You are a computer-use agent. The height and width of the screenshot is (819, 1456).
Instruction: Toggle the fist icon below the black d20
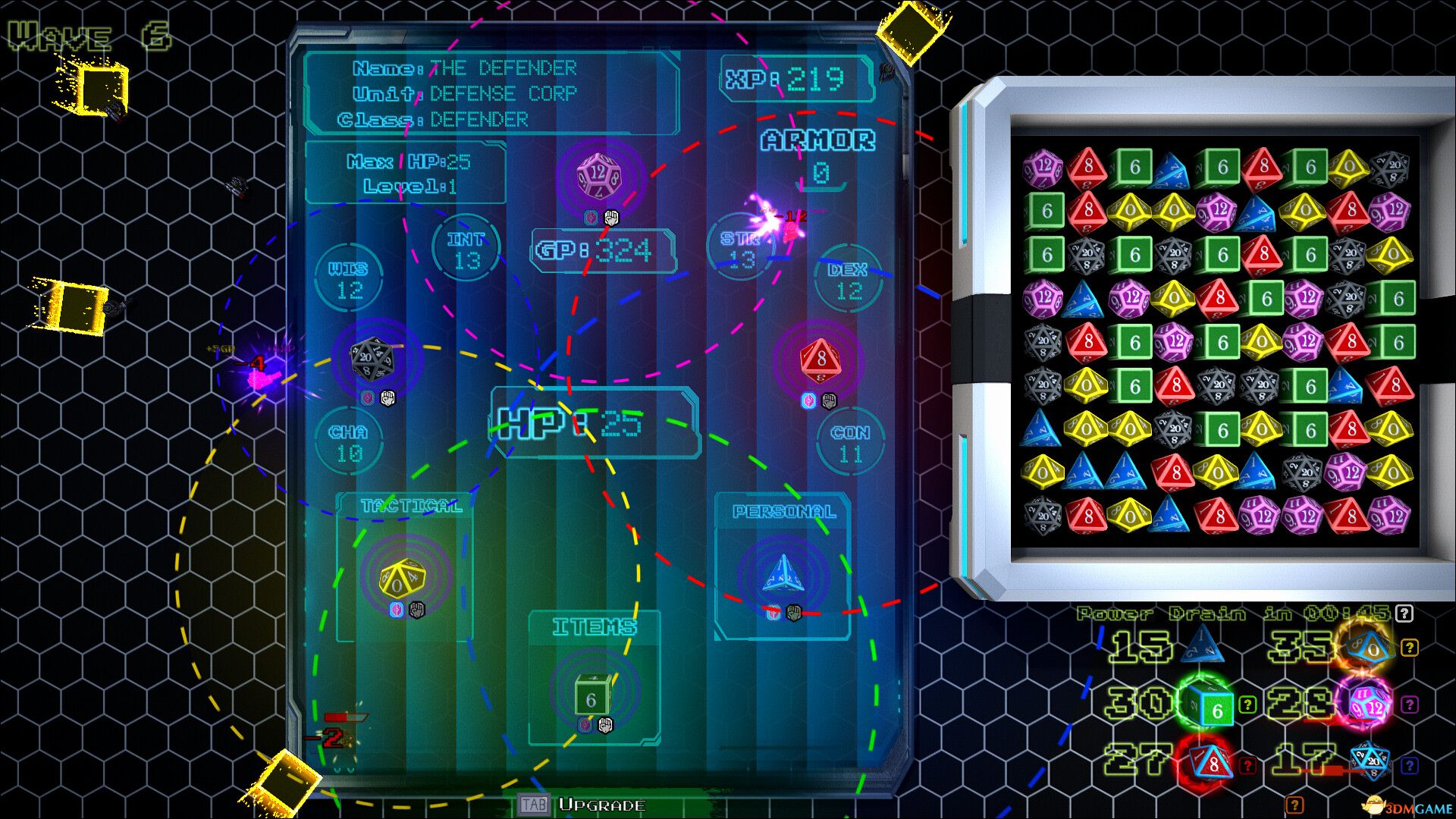(389, 396)
